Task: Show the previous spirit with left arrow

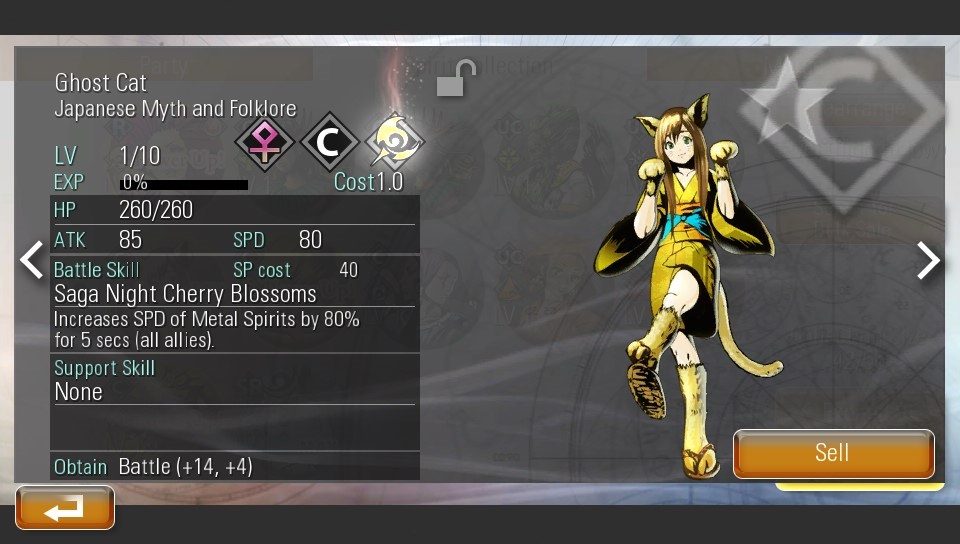Action: 32,260
